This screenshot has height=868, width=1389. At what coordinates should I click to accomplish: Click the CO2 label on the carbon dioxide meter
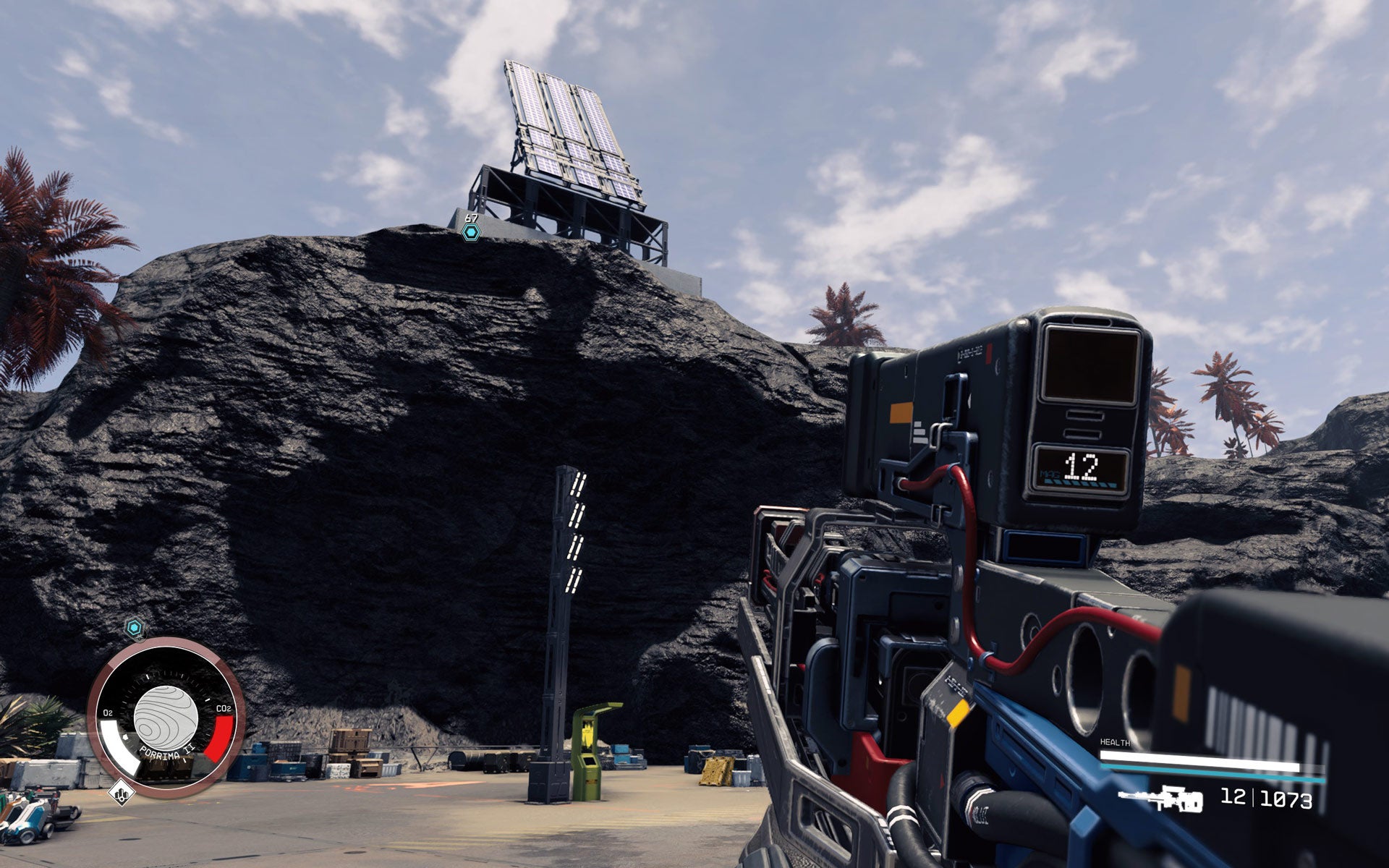(224, 707)
